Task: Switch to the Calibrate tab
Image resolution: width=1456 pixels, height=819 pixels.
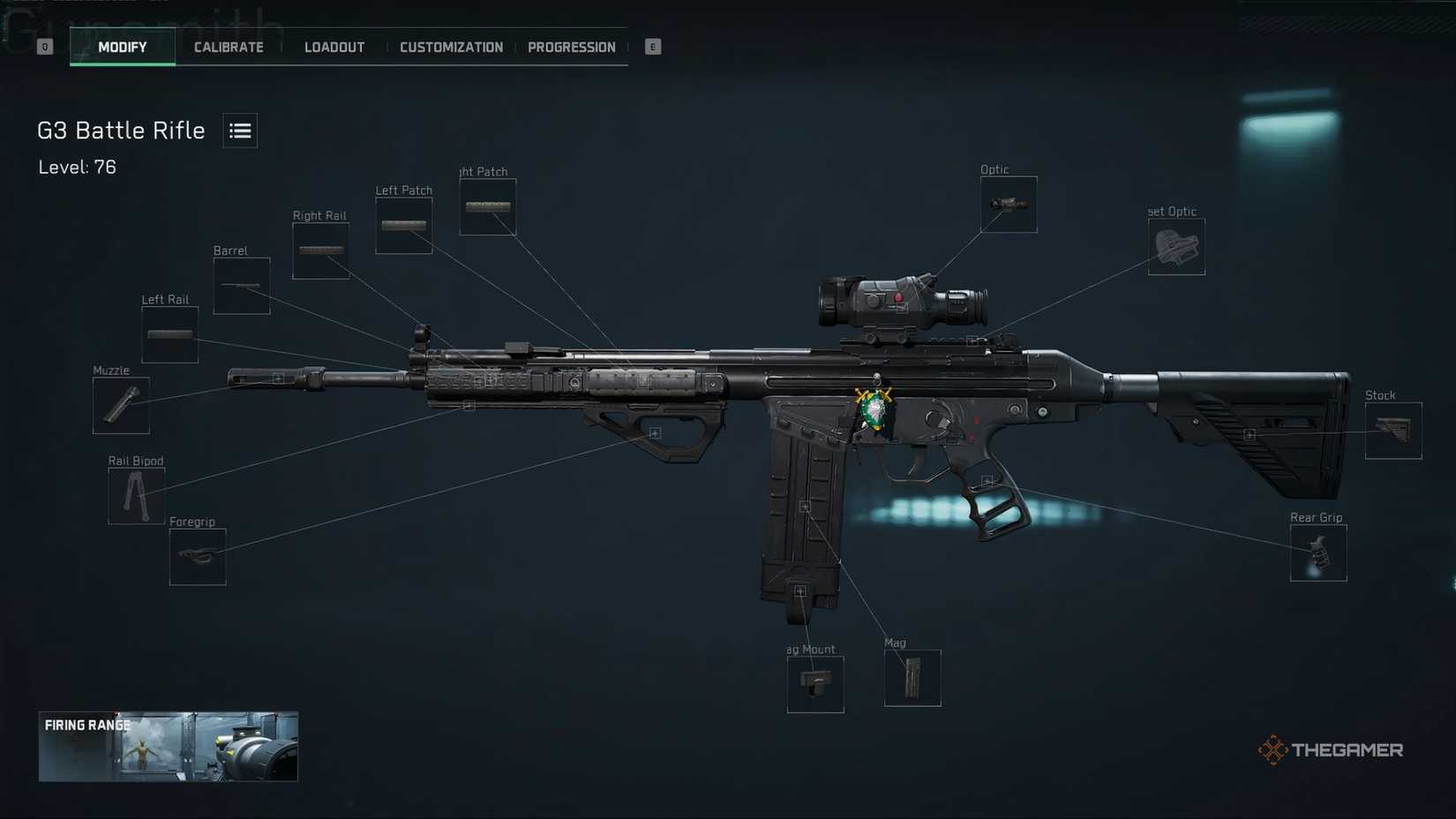Action: coord(229,48)
